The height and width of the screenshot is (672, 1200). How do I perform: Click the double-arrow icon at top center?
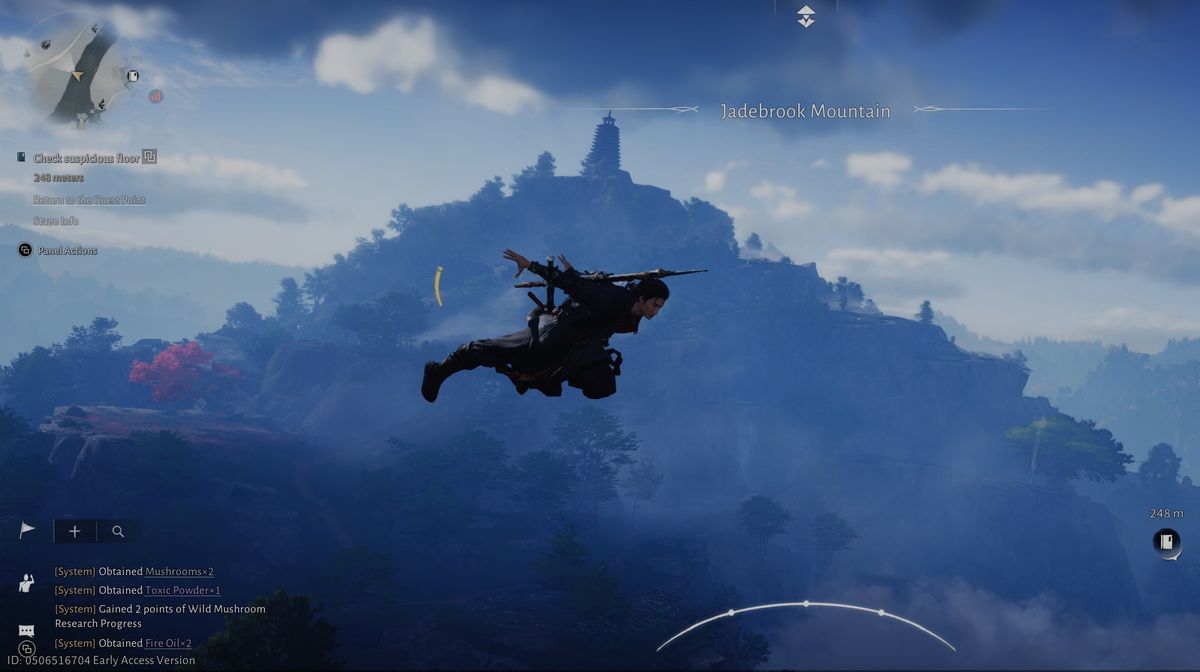[x=806, y=16]
